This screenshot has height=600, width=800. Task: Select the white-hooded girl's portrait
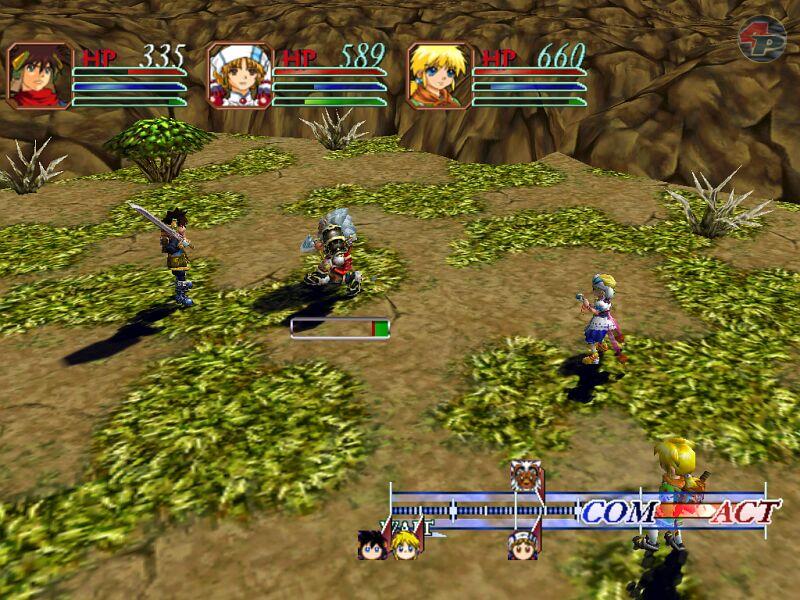coord(240,75)
